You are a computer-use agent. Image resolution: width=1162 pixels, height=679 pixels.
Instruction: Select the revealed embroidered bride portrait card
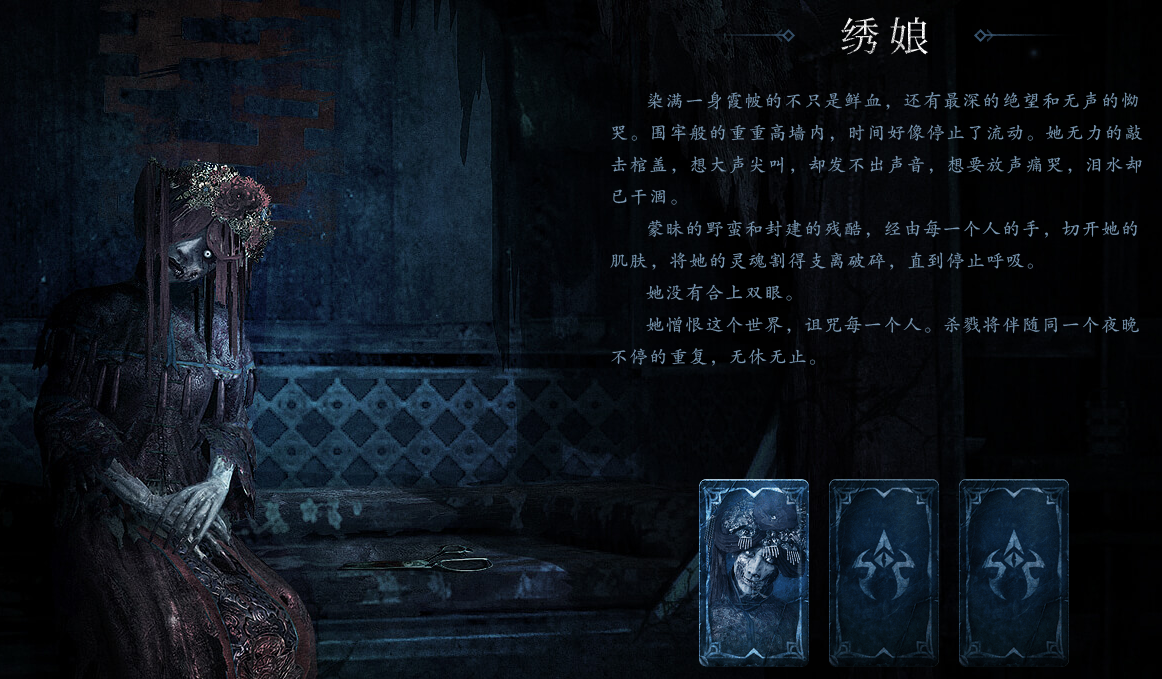753,572
